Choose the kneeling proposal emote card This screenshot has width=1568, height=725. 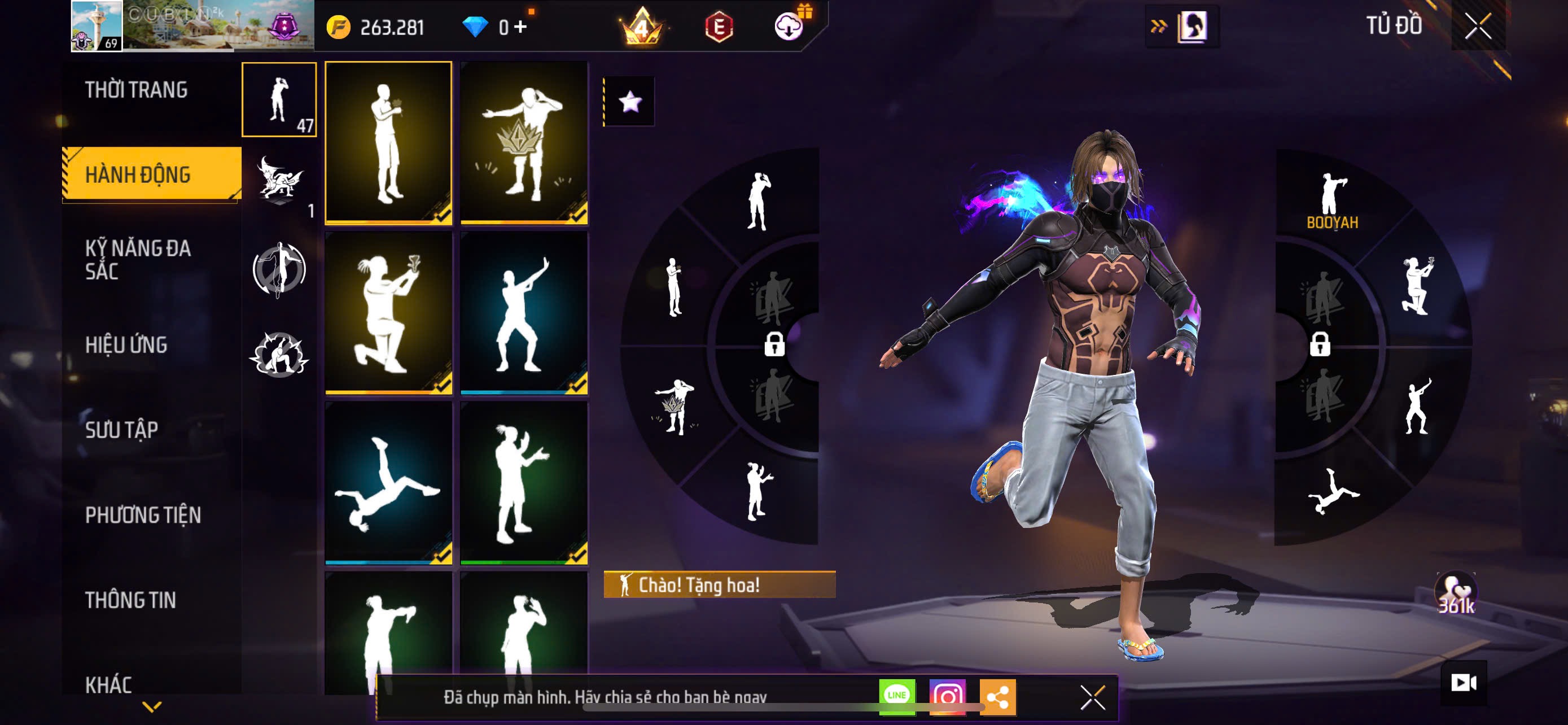pos(388,313)
